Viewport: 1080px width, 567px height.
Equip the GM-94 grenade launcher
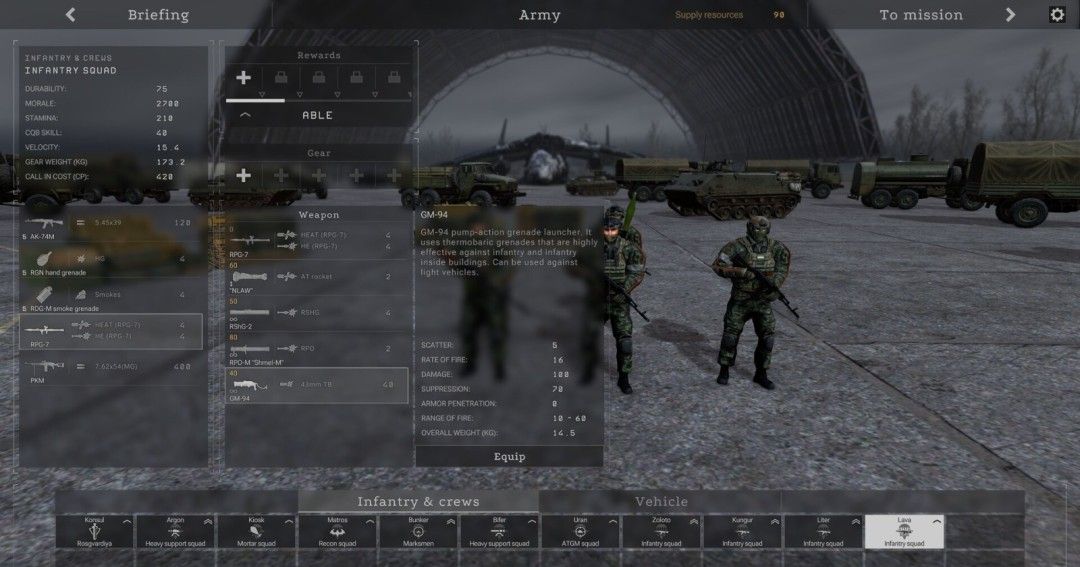pos(509,457)
